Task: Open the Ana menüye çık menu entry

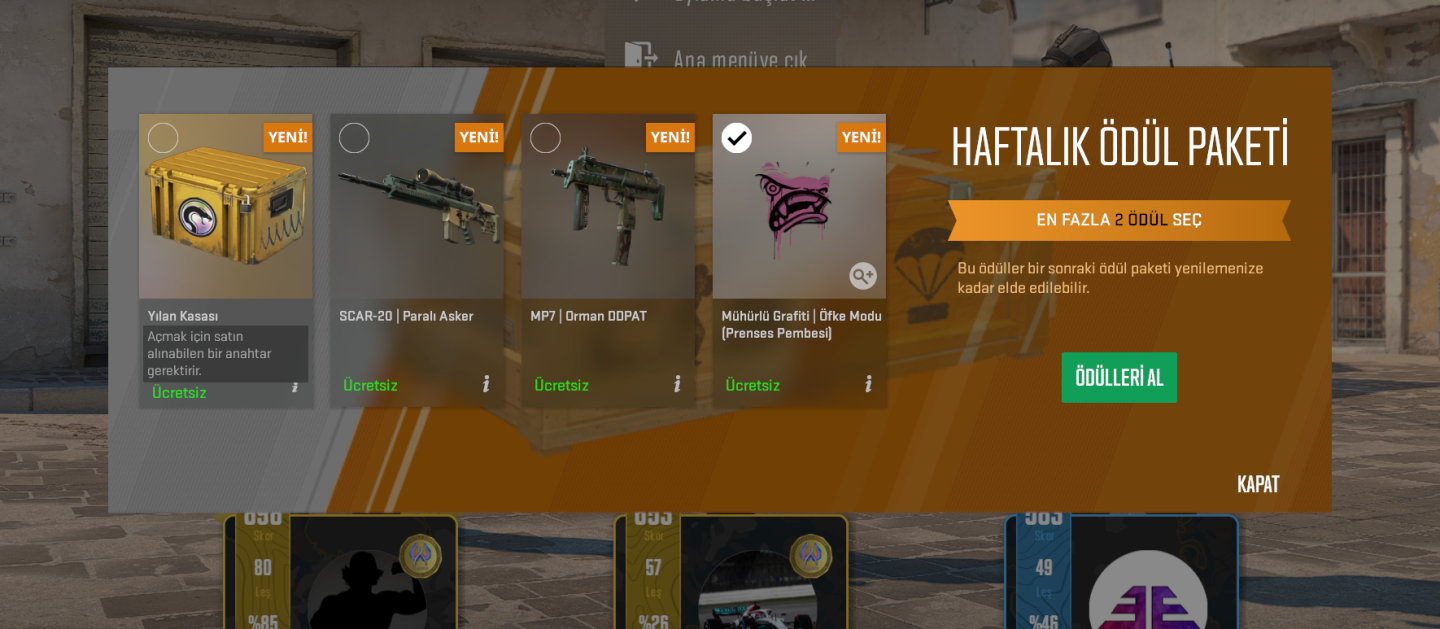Action: 738,58
